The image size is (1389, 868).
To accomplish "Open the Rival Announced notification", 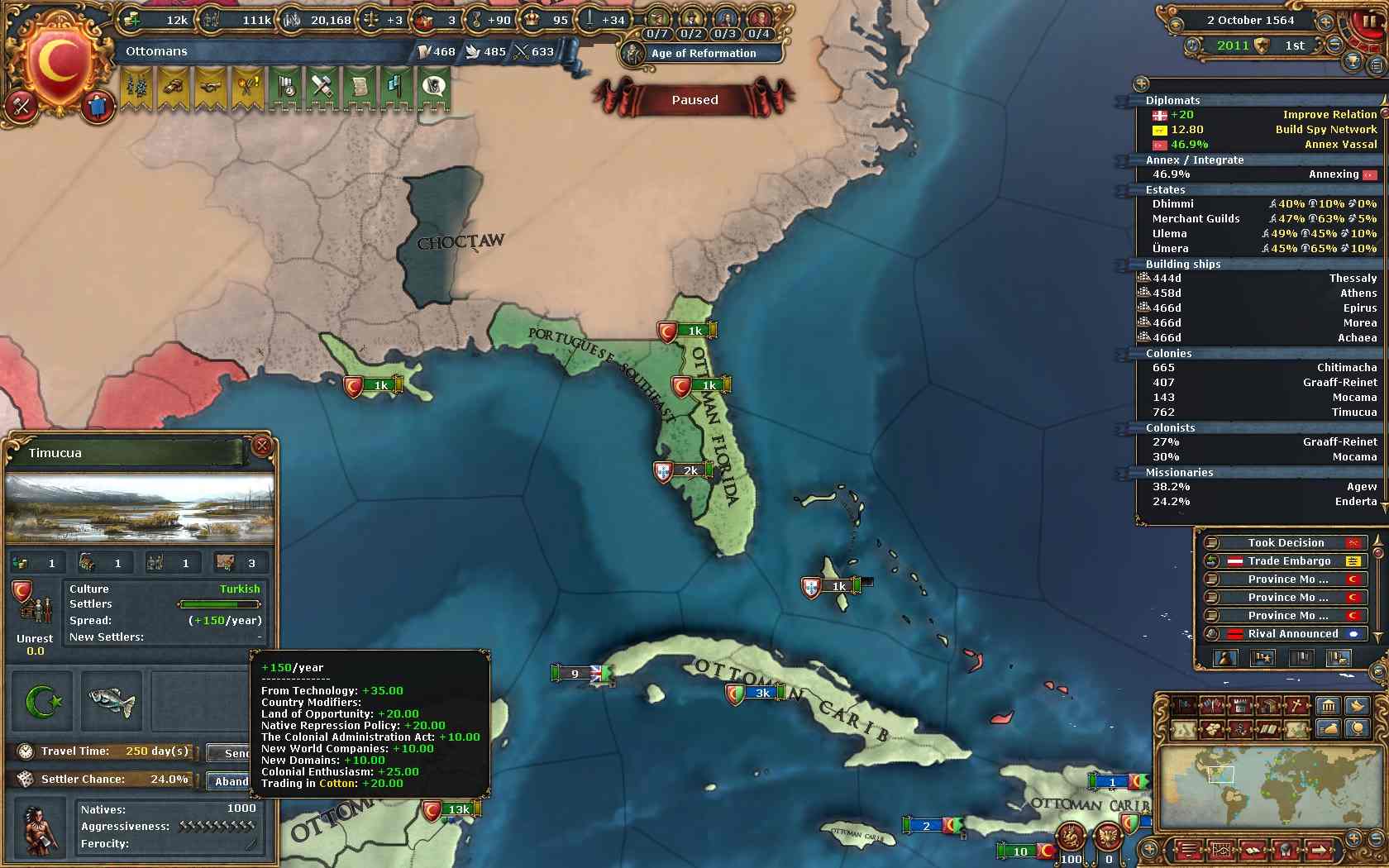I will point(1292,634).
